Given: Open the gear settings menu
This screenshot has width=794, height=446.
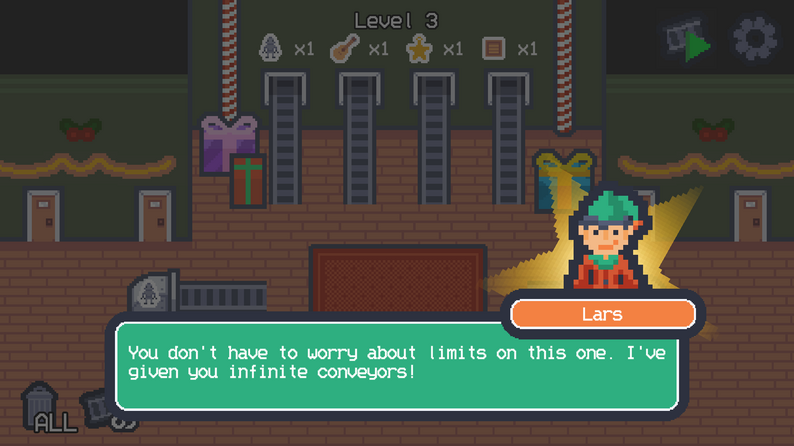Looking at the screenshot, I should 755,40.
